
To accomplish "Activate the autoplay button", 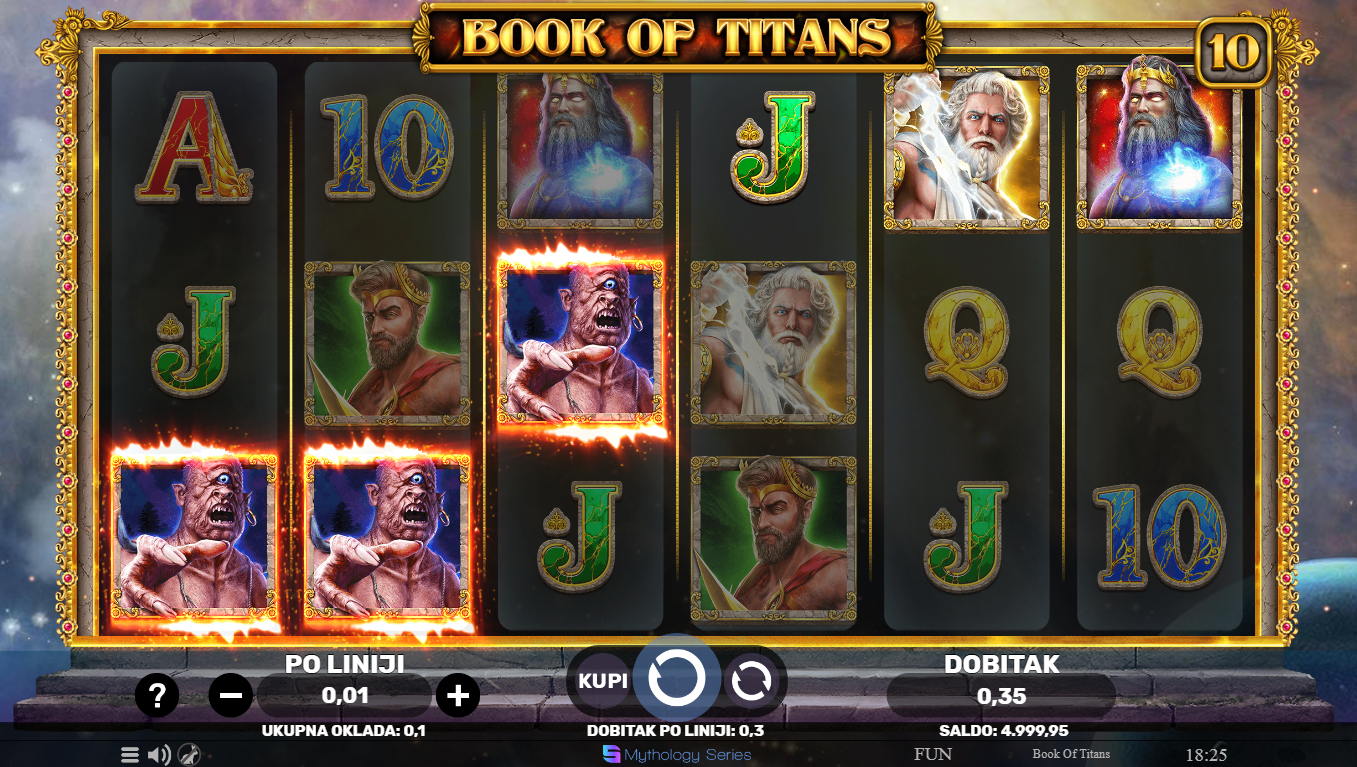I will click(x=751, y=681).
